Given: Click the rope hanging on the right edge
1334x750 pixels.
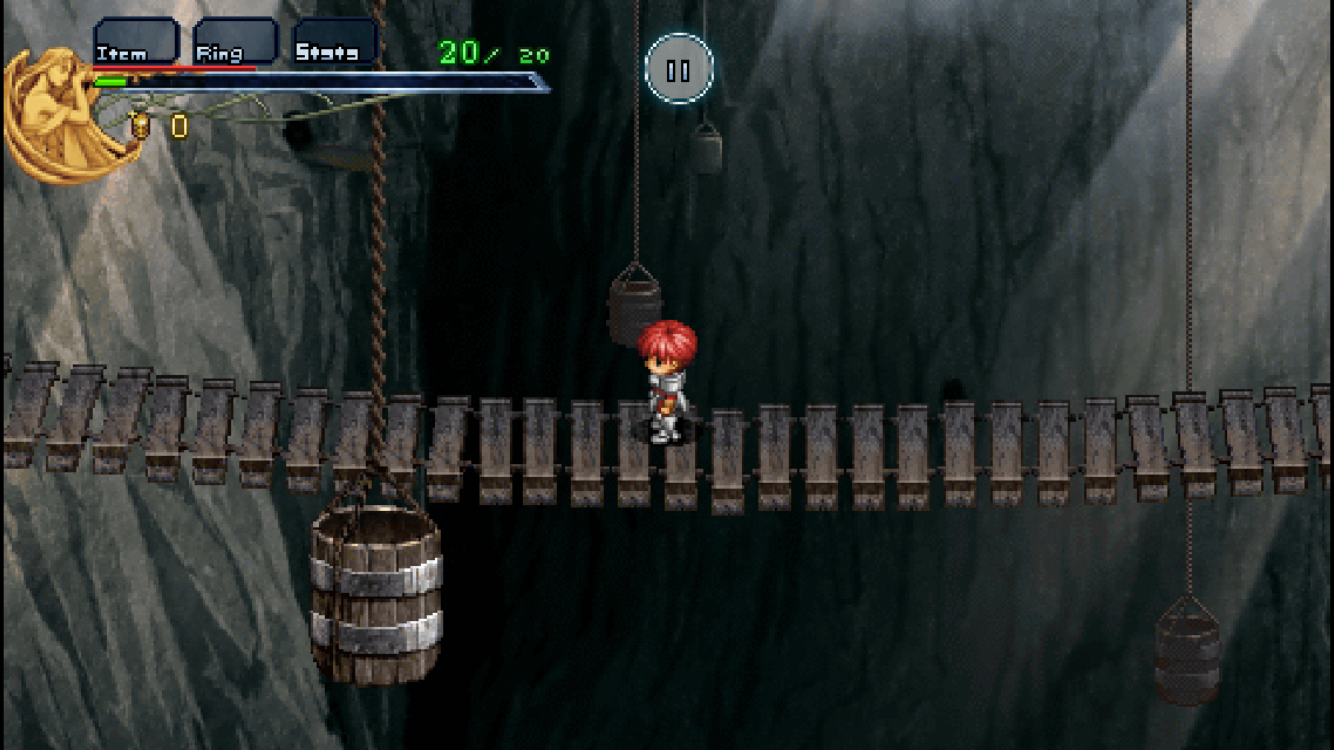Looking at the screenshot, I should tap(1190, 200).
